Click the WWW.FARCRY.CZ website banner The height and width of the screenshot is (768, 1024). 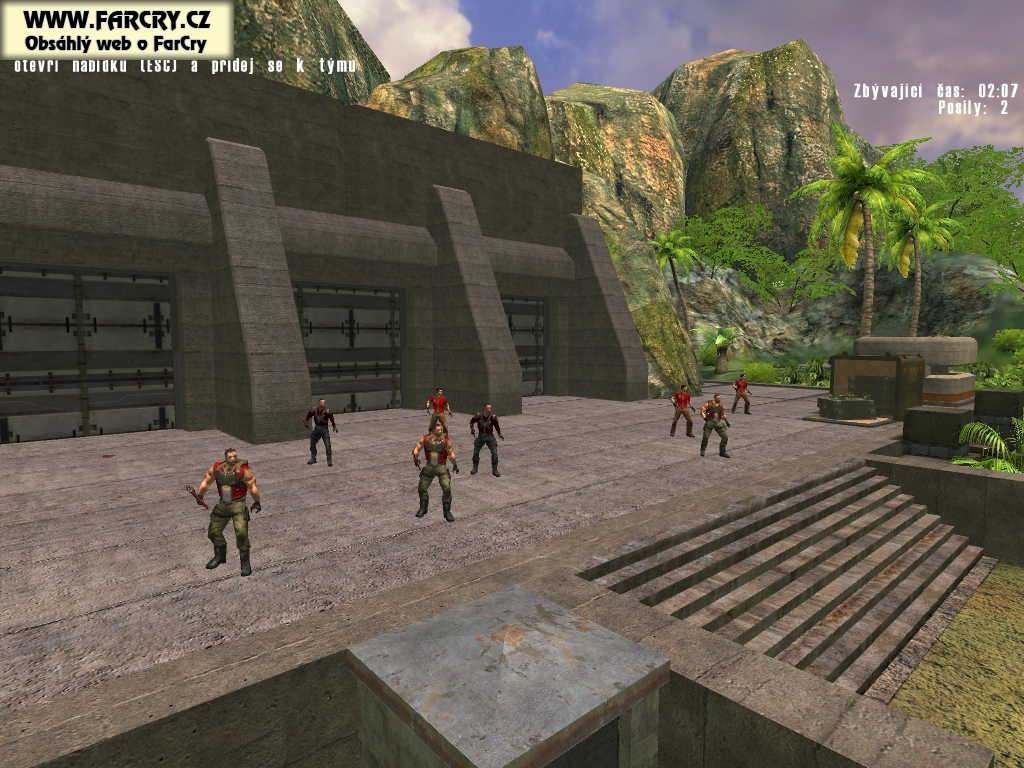(116, 30)
